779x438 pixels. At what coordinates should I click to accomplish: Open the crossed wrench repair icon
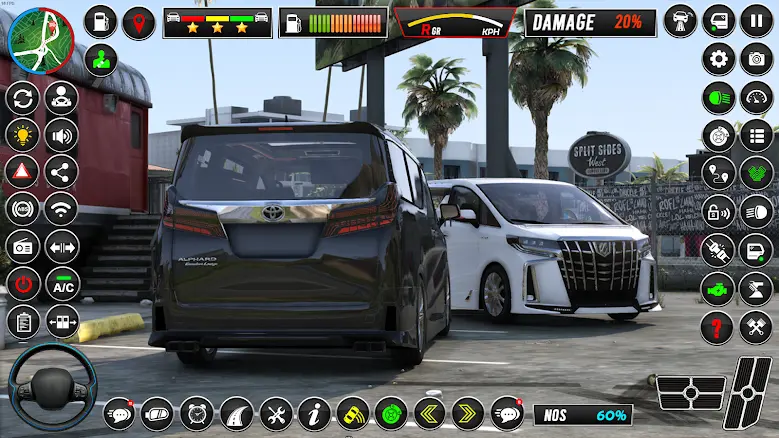coord(276,413)
